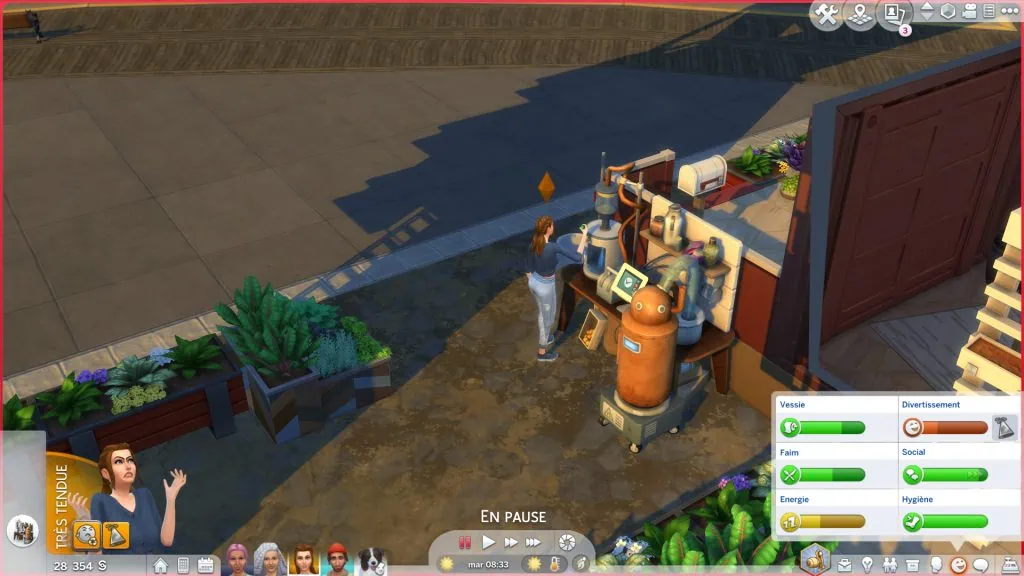1024x576 pixels.
Task: Open the career briefcase panel
Action: click(845, 565)
